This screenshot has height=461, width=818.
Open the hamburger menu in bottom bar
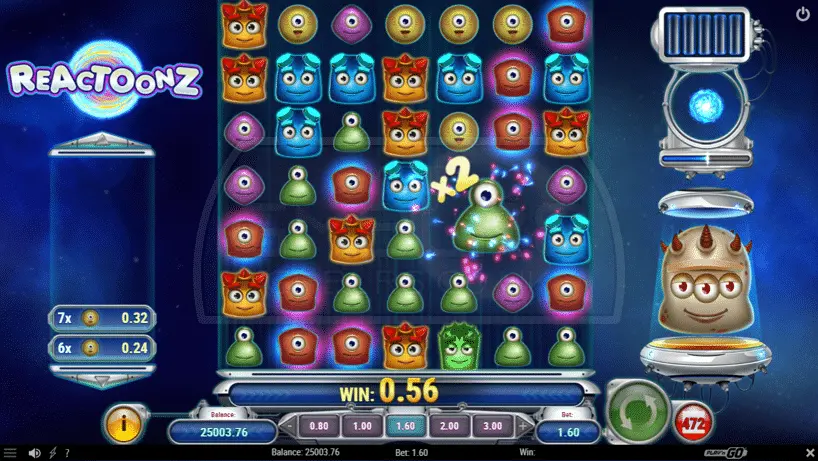(11, 453)
